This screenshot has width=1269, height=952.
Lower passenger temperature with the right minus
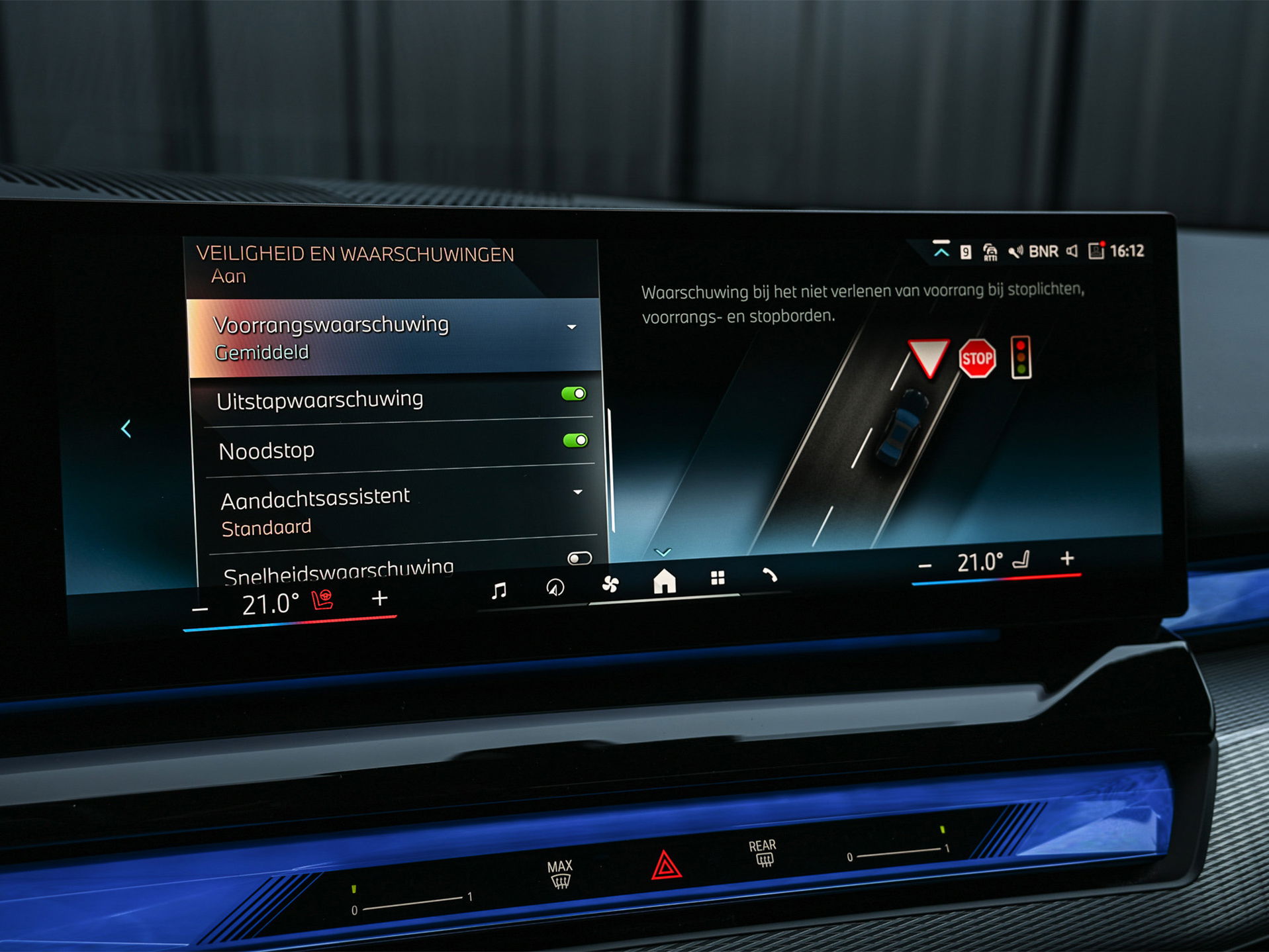click(925, 566)
